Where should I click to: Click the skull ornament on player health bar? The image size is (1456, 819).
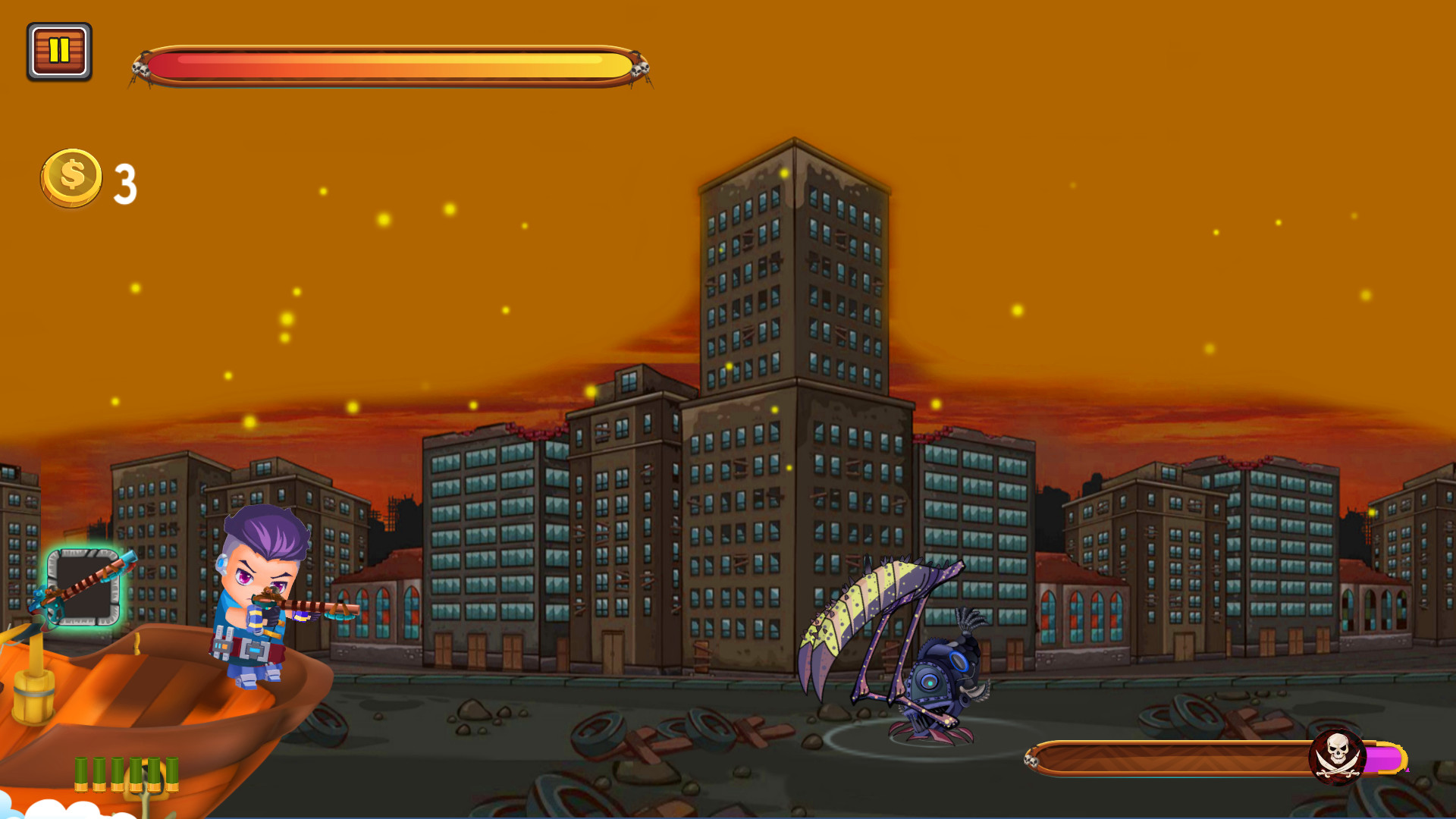(140, 68)
